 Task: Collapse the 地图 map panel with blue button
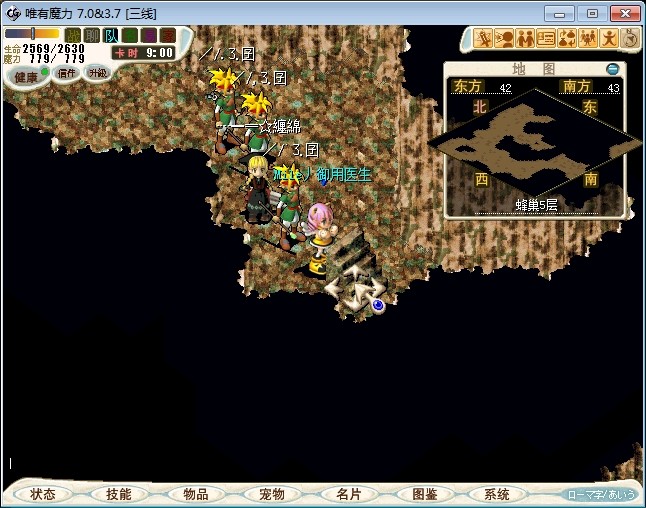pos(613,69)
